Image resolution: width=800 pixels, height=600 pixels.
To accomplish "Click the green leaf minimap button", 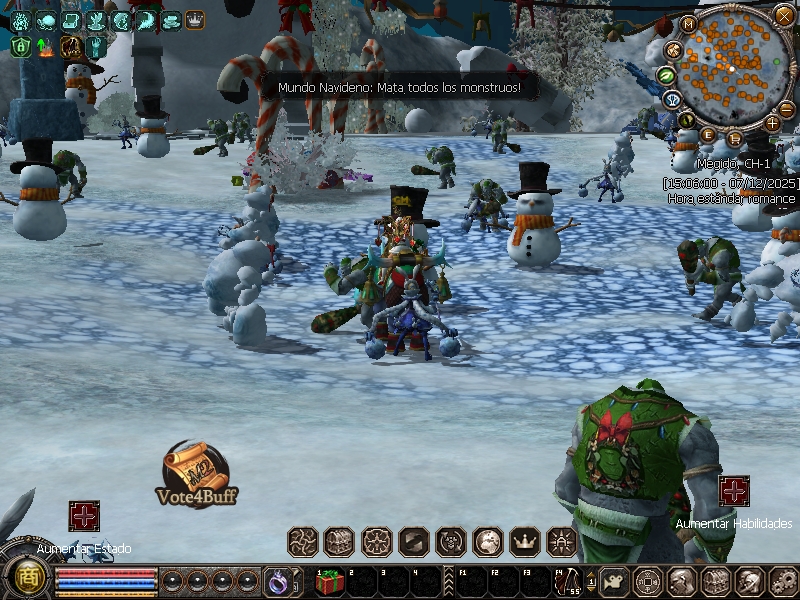I will point(665,75).
